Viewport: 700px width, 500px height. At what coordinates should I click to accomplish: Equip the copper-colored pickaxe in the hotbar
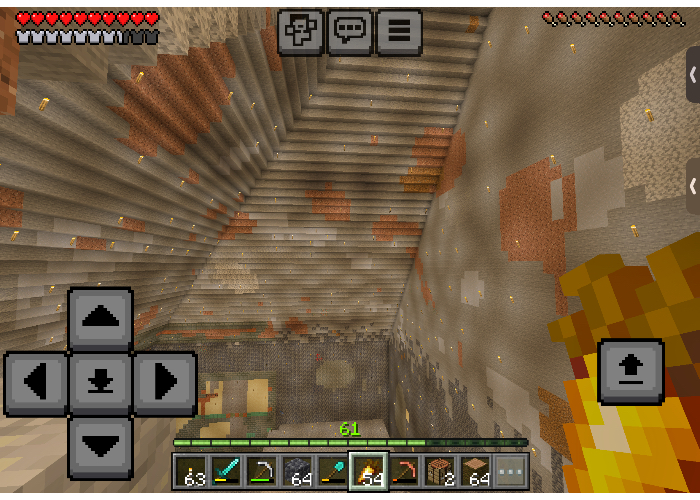pos(405,471)
